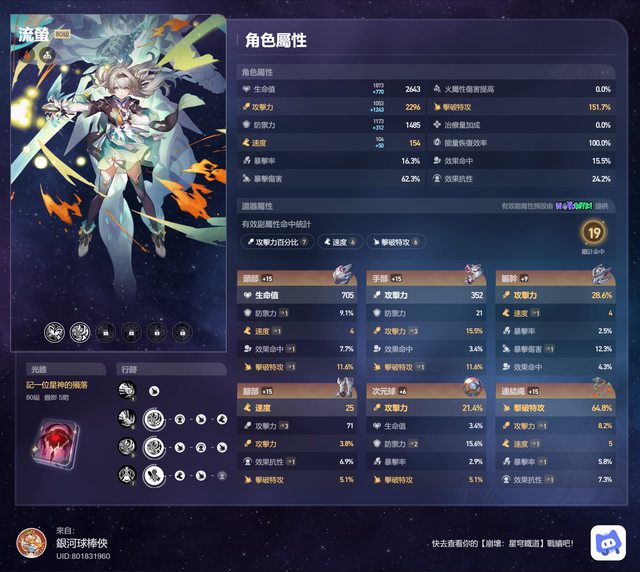Click the gold 19 total hits badge
This screenshot has width=640, height=572.
594,234
